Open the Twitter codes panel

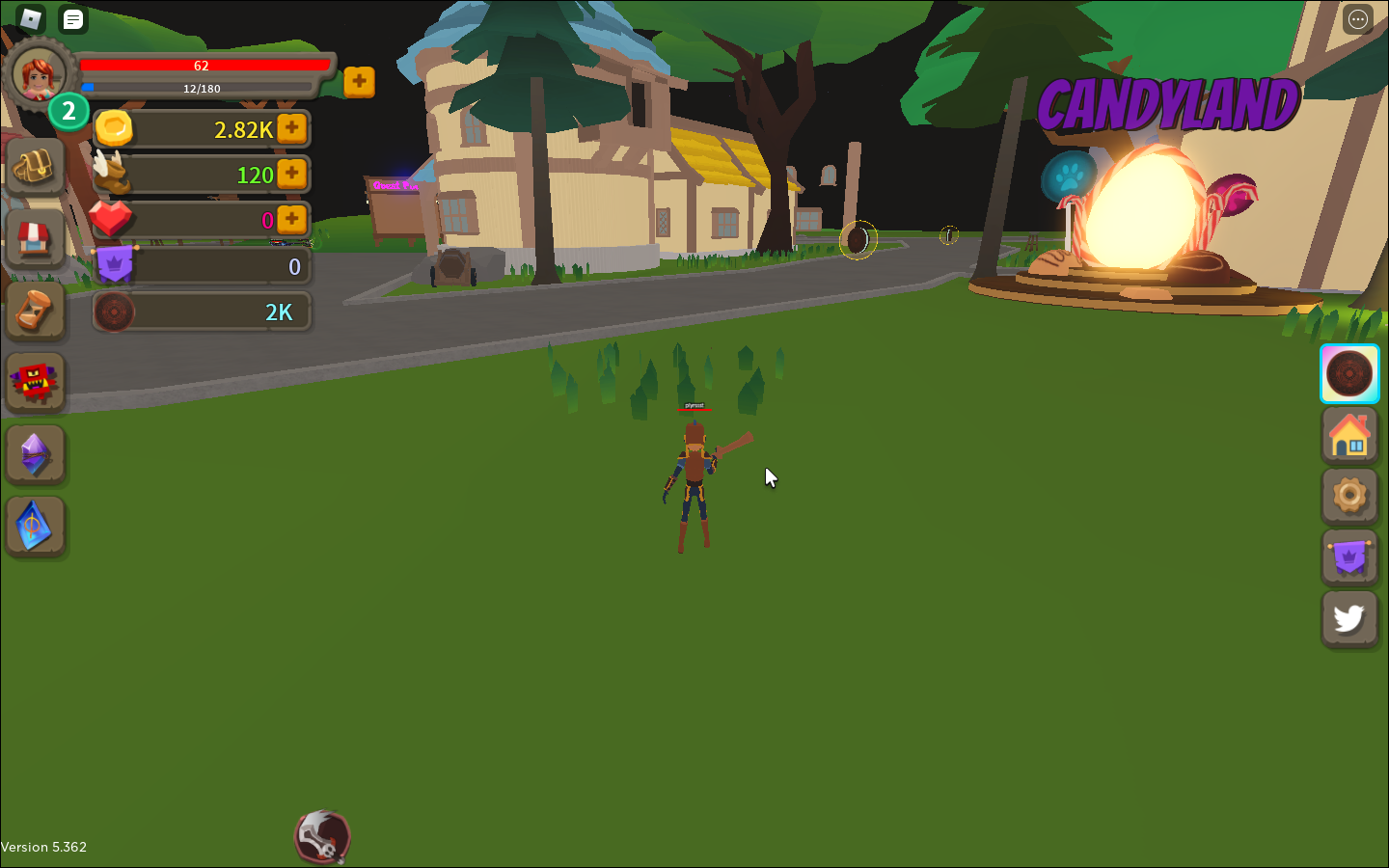click(x=1349, y=617)
